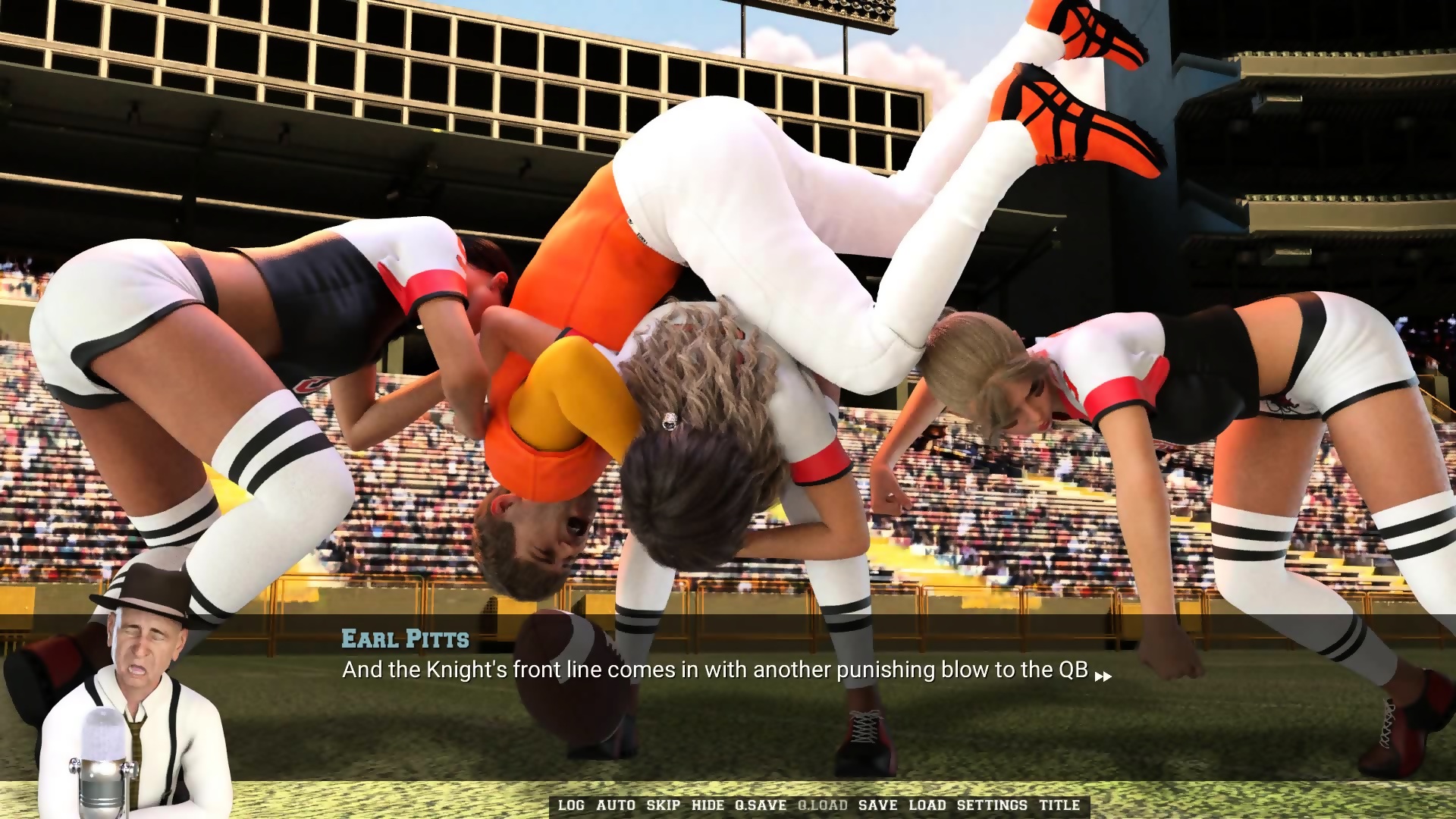Open the Save menu
The image size is (1456, 819).
coord(878,805)
